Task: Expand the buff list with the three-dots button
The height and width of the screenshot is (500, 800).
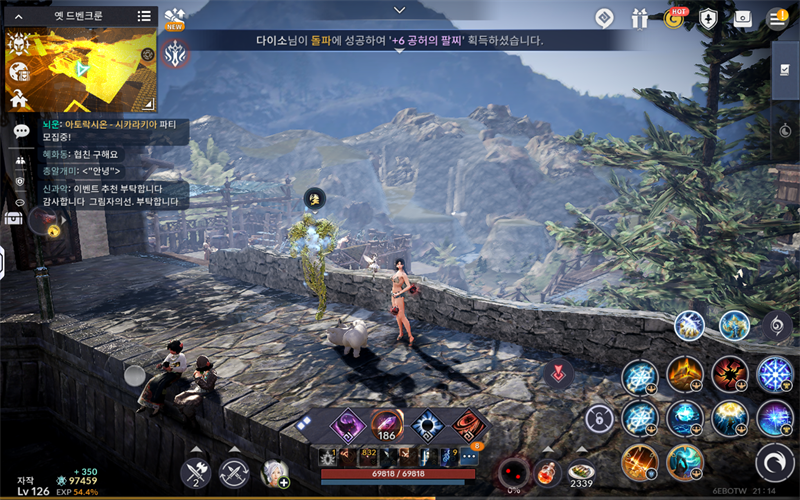Action: [468, 457]
